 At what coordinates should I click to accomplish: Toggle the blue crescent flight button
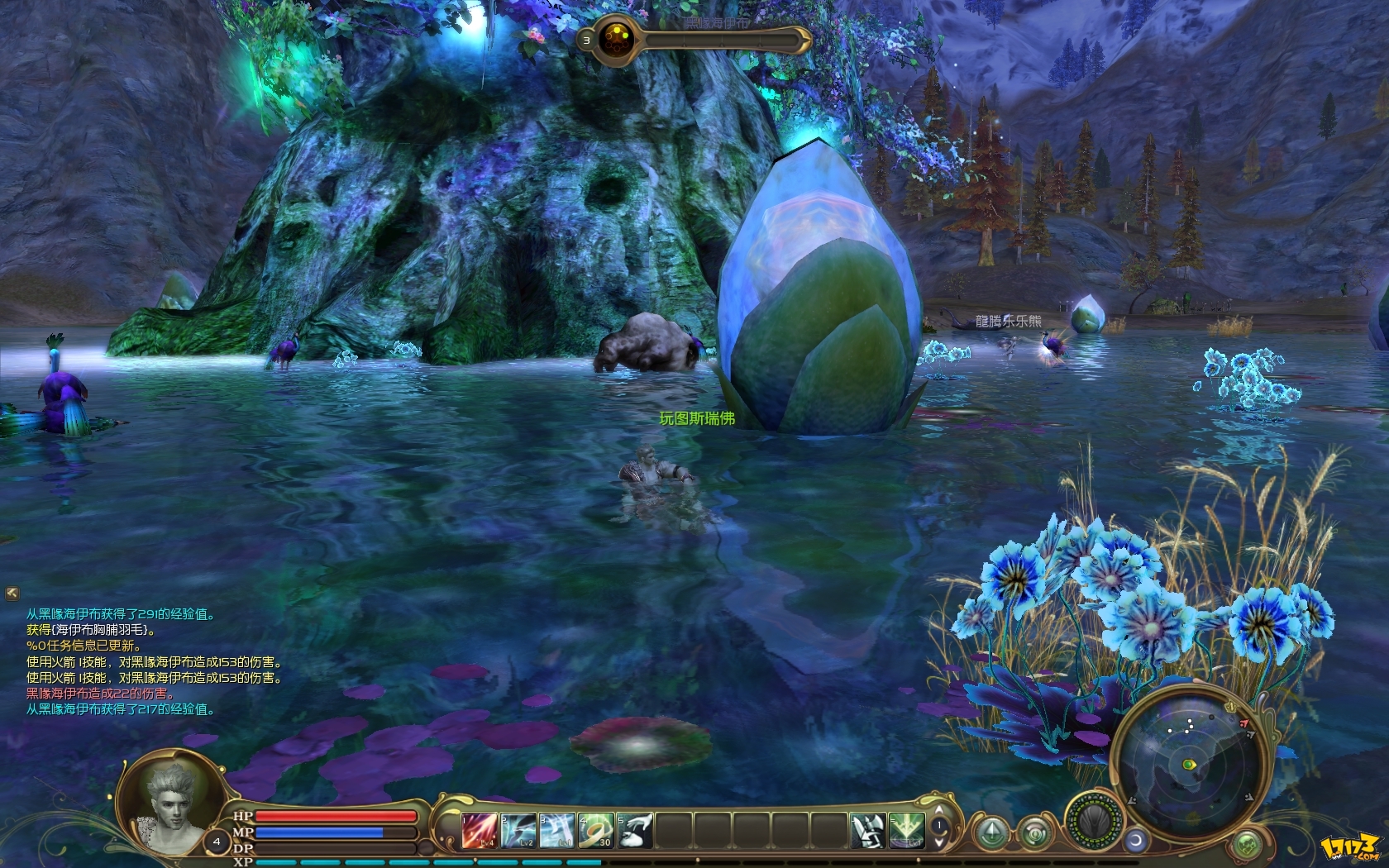point(1136,839)
